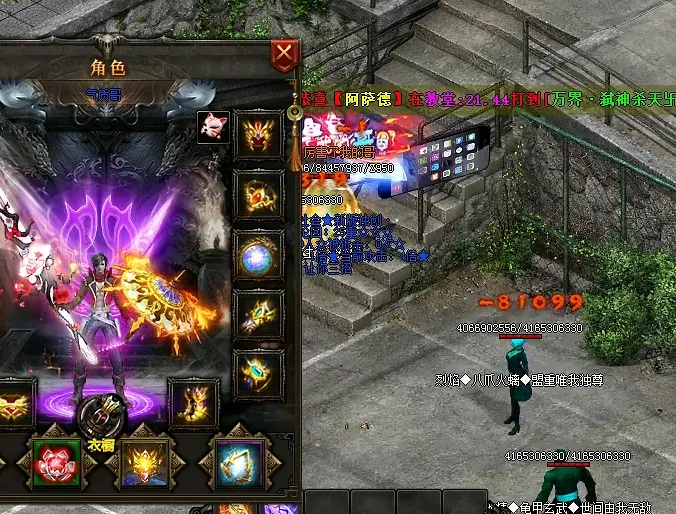Select the golden helmet equipment slot
Screen dimensions: 676x514
pos(258,135)
